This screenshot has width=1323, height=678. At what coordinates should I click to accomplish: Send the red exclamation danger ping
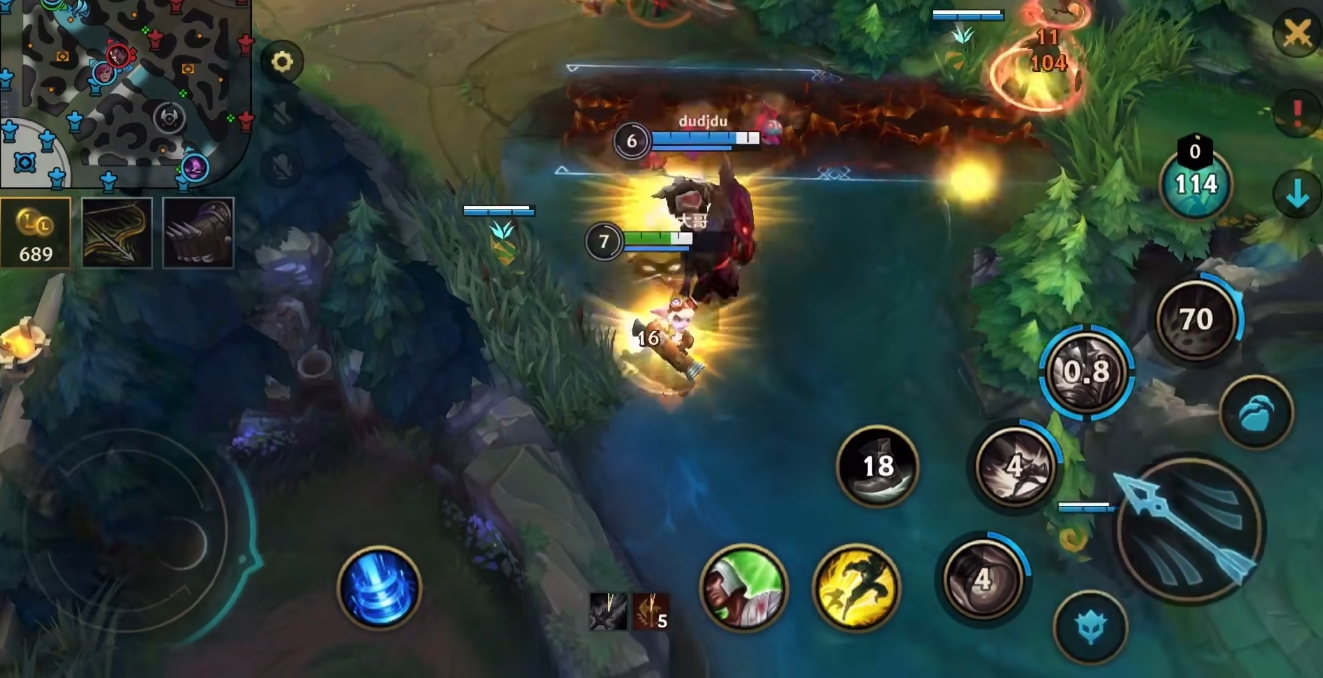(x=1297, y=112)
